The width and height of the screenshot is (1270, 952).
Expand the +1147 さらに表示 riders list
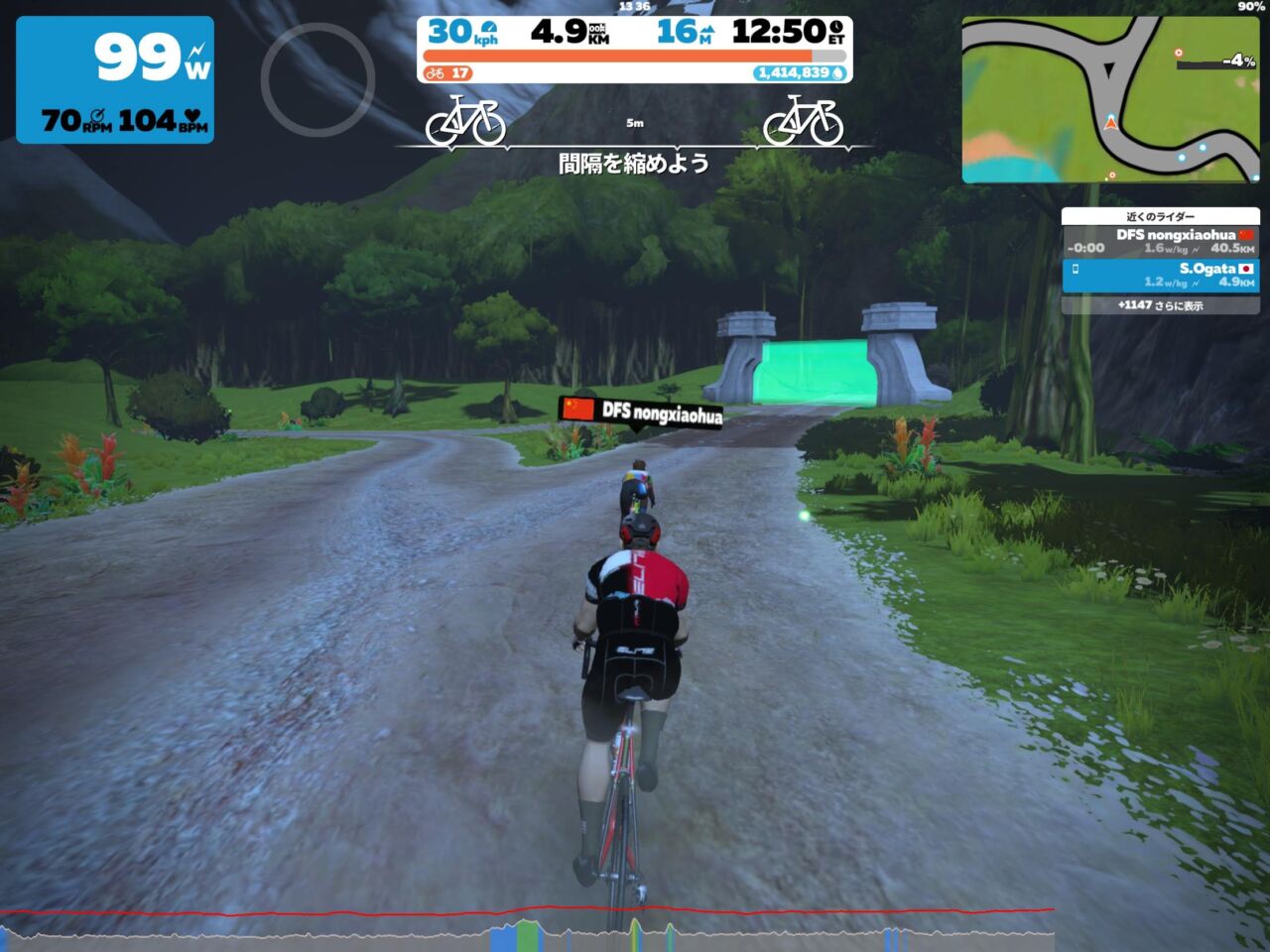coord(1160,305)
